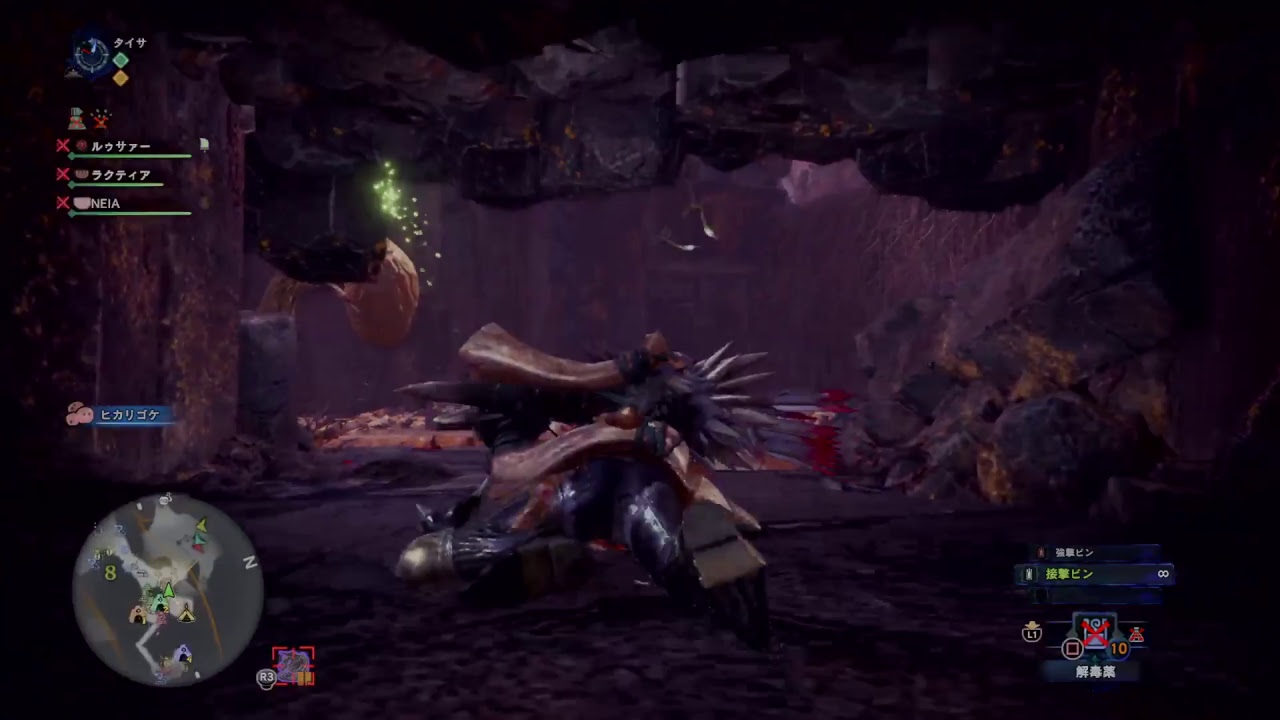Select party member NEIA in the list
Screen dimensions: 1280x720
coord(105,203)
